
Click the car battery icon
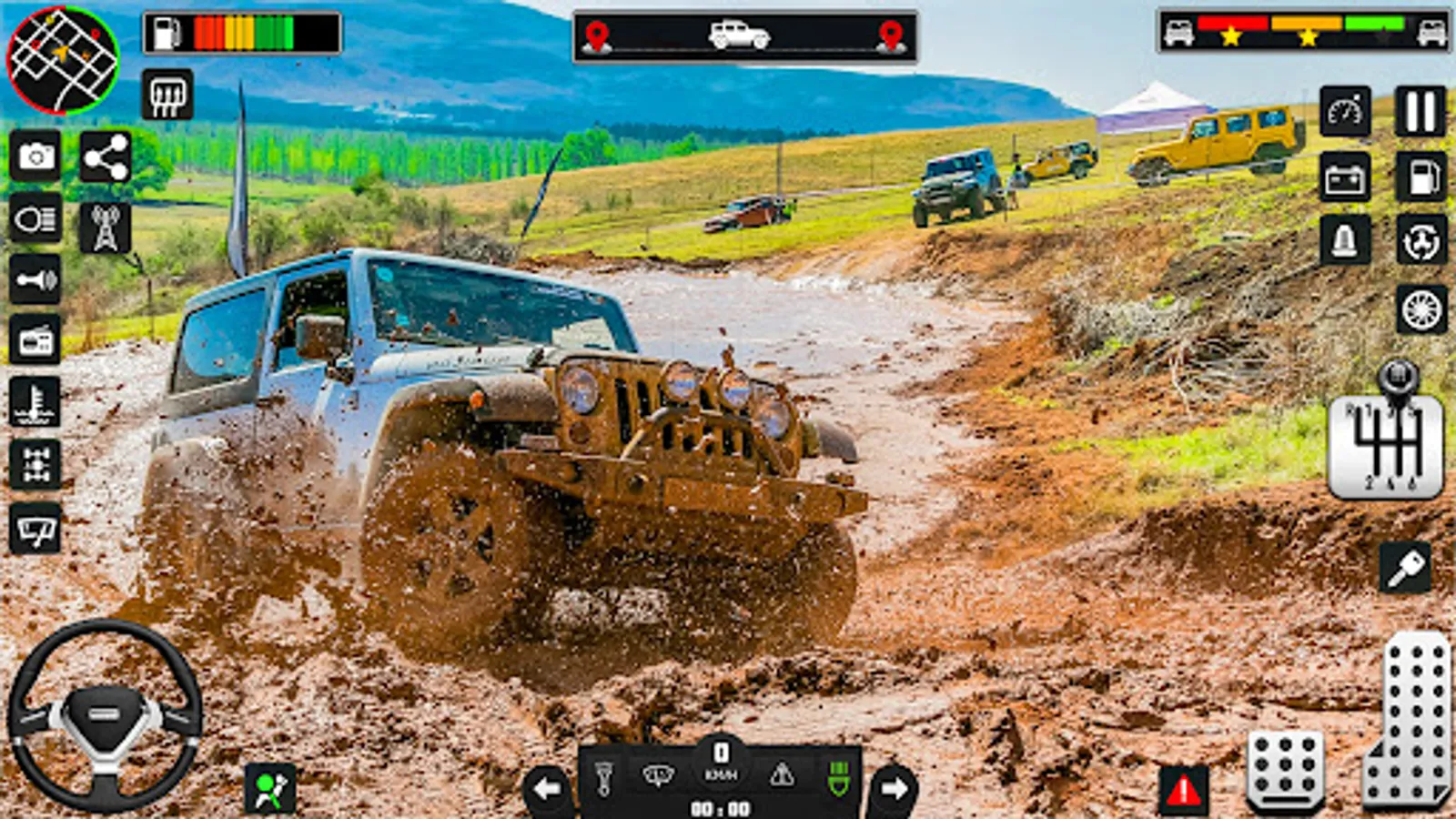pos(1345,177)
